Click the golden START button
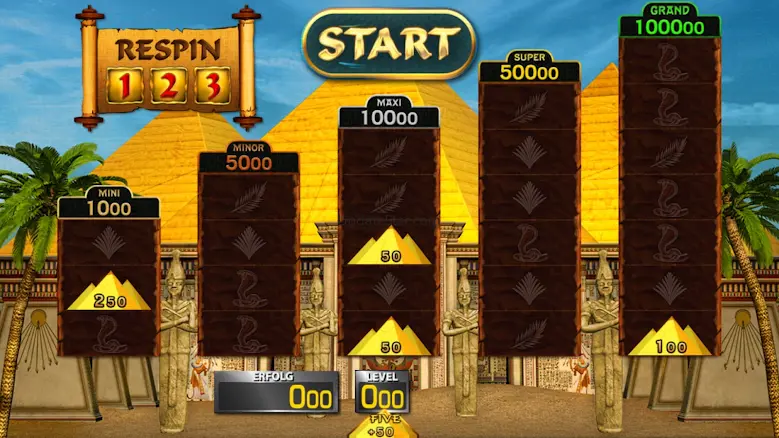 click(389, 43)
